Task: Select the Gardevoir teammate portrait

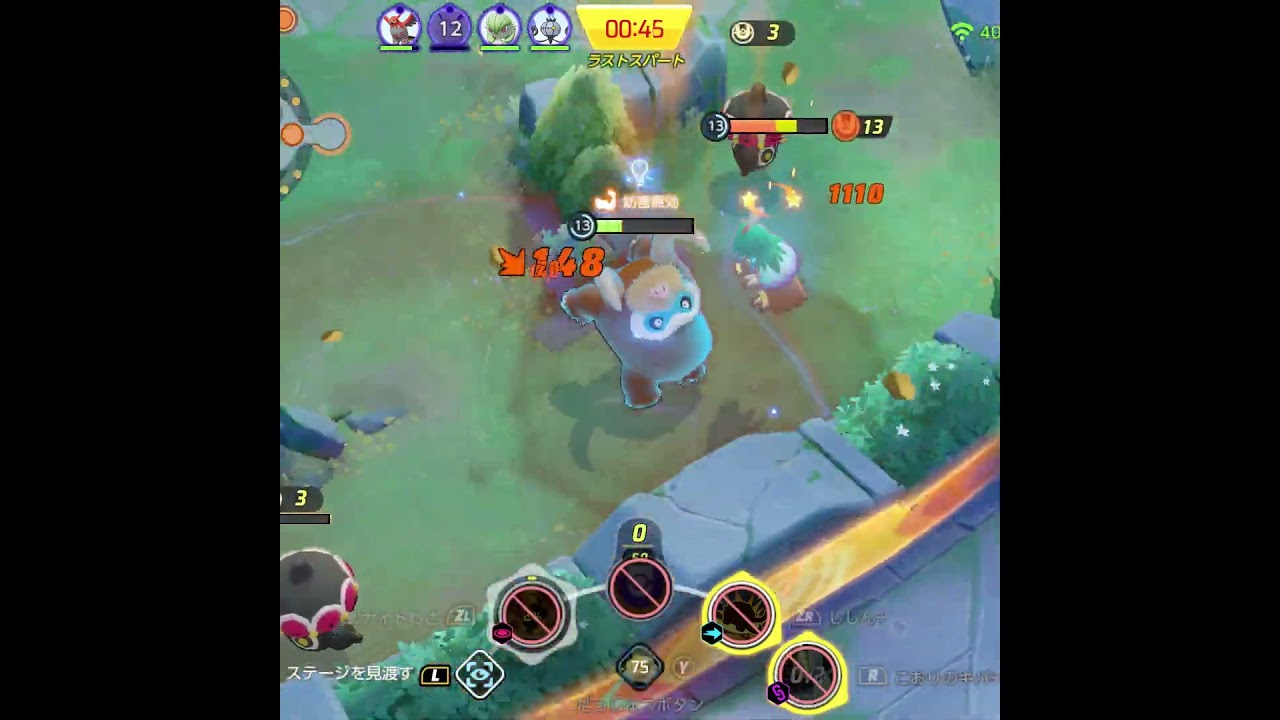Action: tap(498, 27)
